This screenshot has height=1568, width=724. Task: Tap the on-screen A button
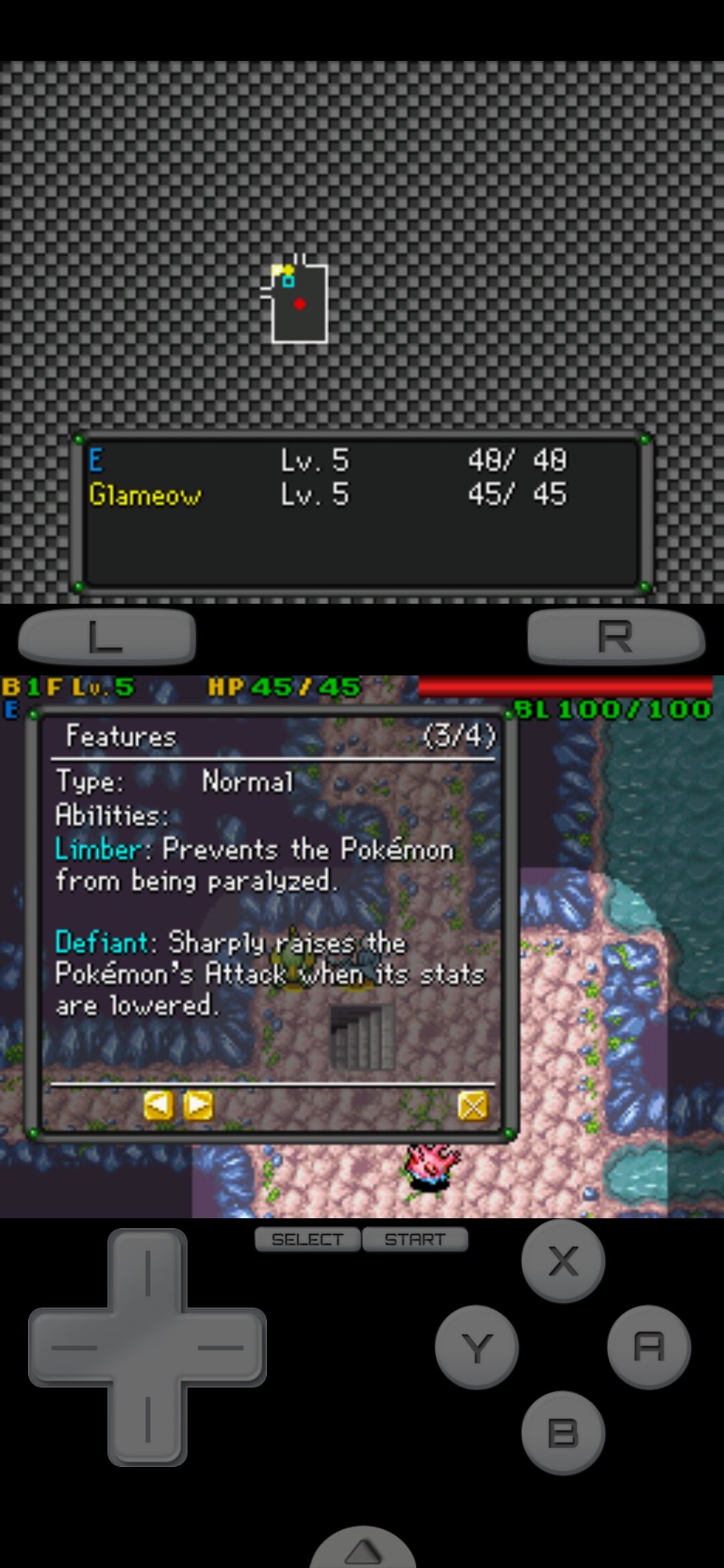click(648, 1347)
